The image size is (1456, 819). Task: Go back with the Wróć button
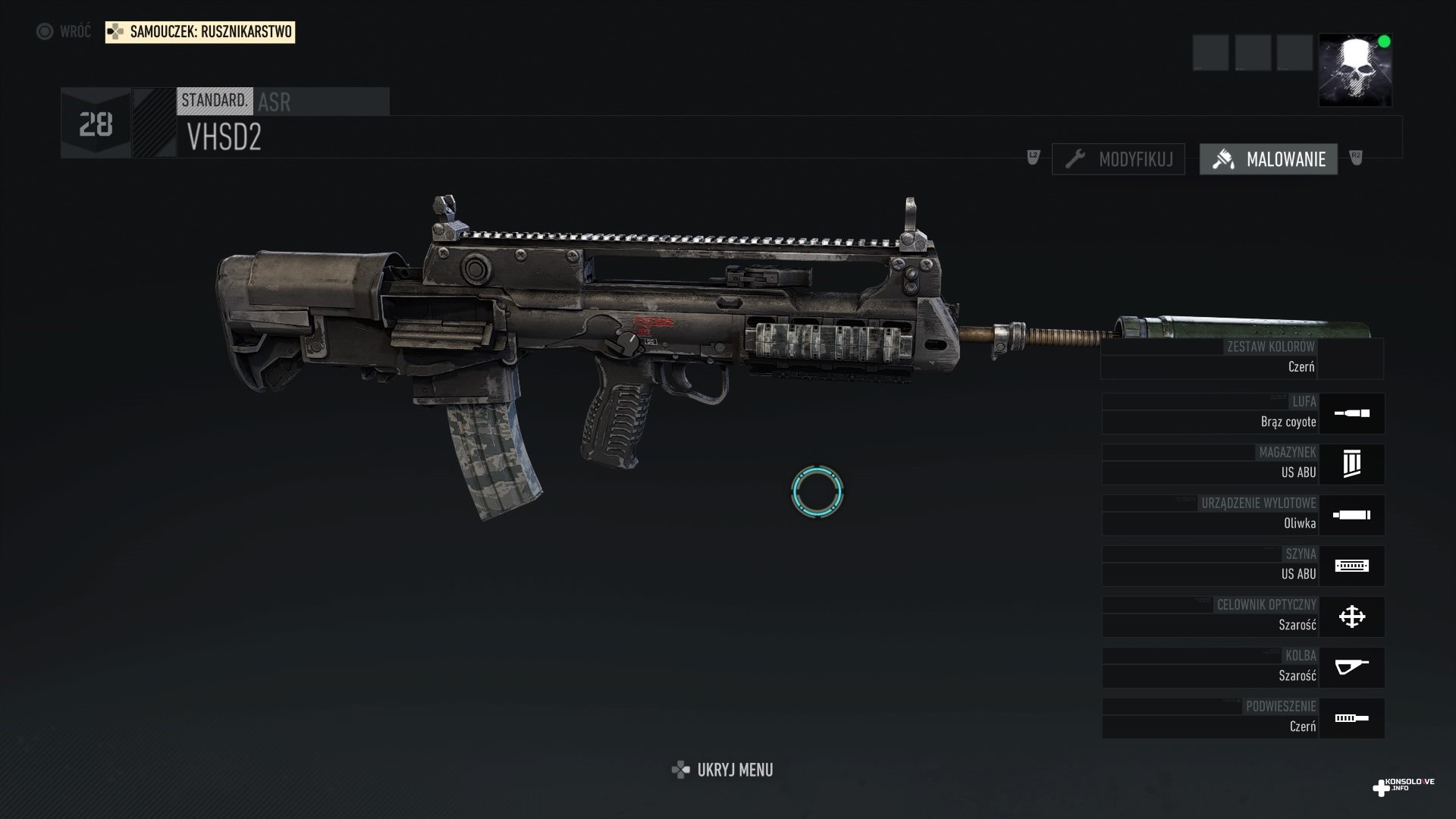[x=64, y=32]
